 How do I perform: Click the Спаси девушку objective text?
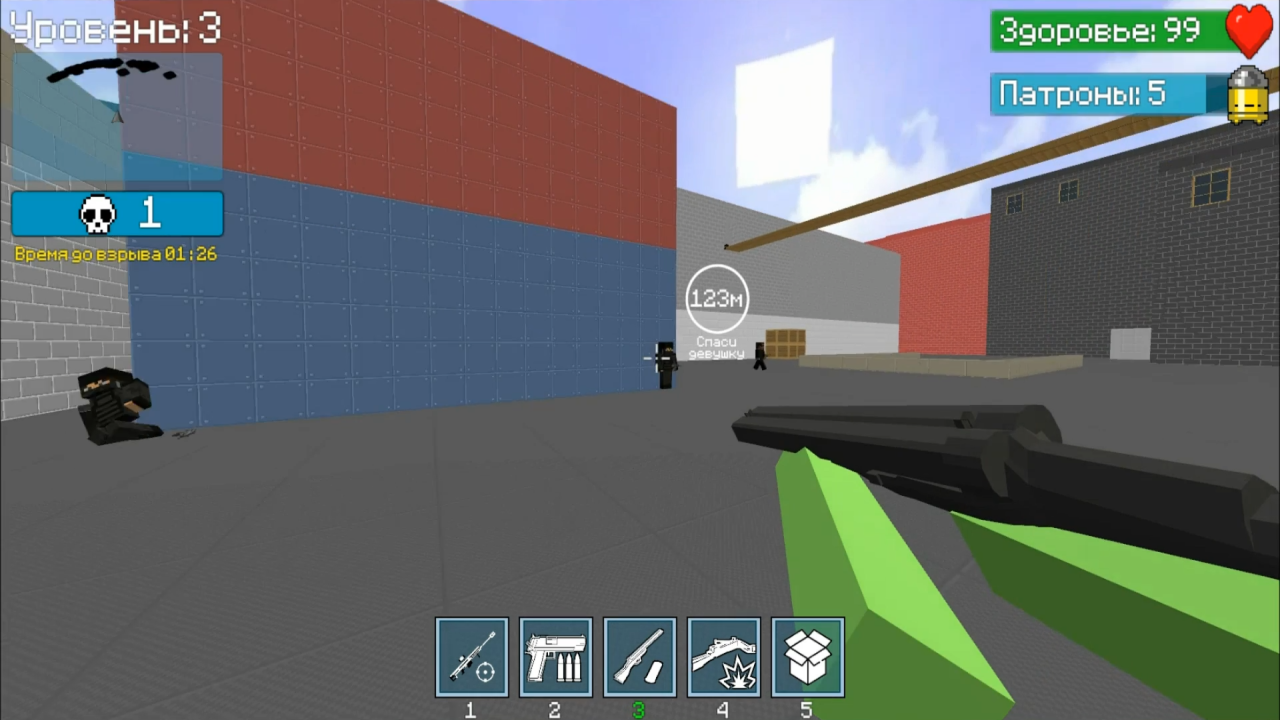pos(716,347)
